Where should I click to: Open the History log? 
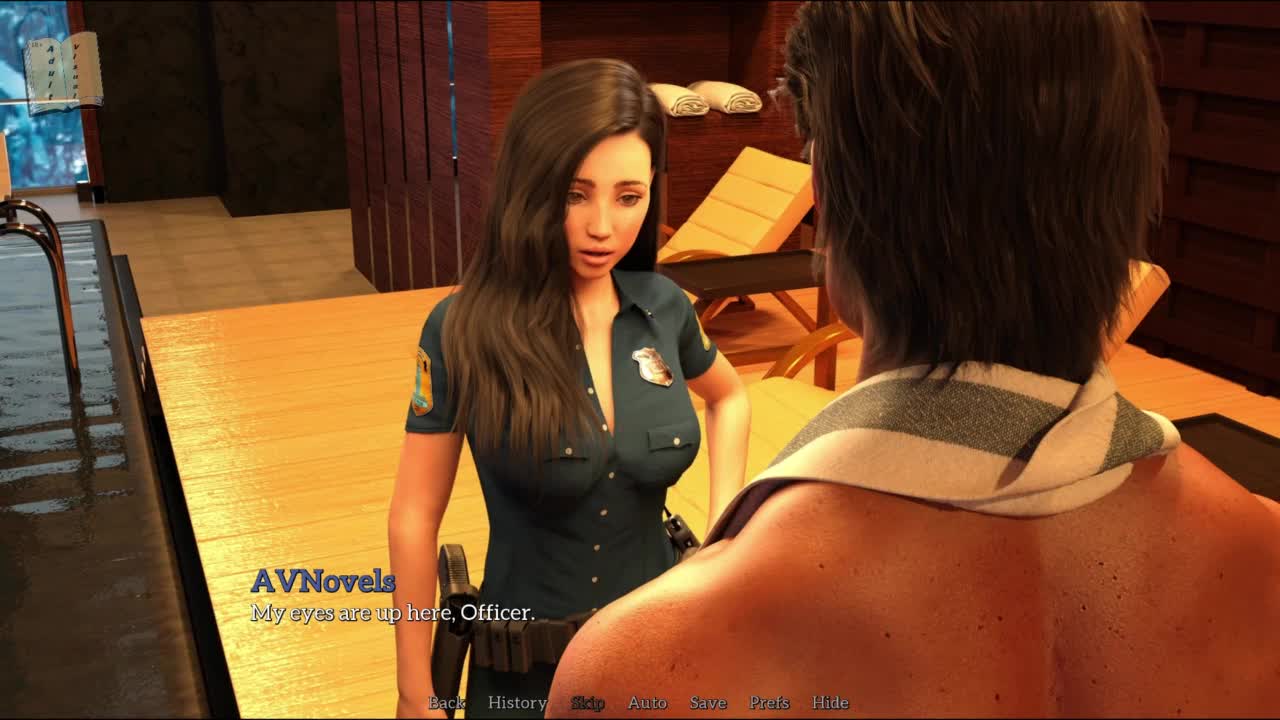(517, 703)
